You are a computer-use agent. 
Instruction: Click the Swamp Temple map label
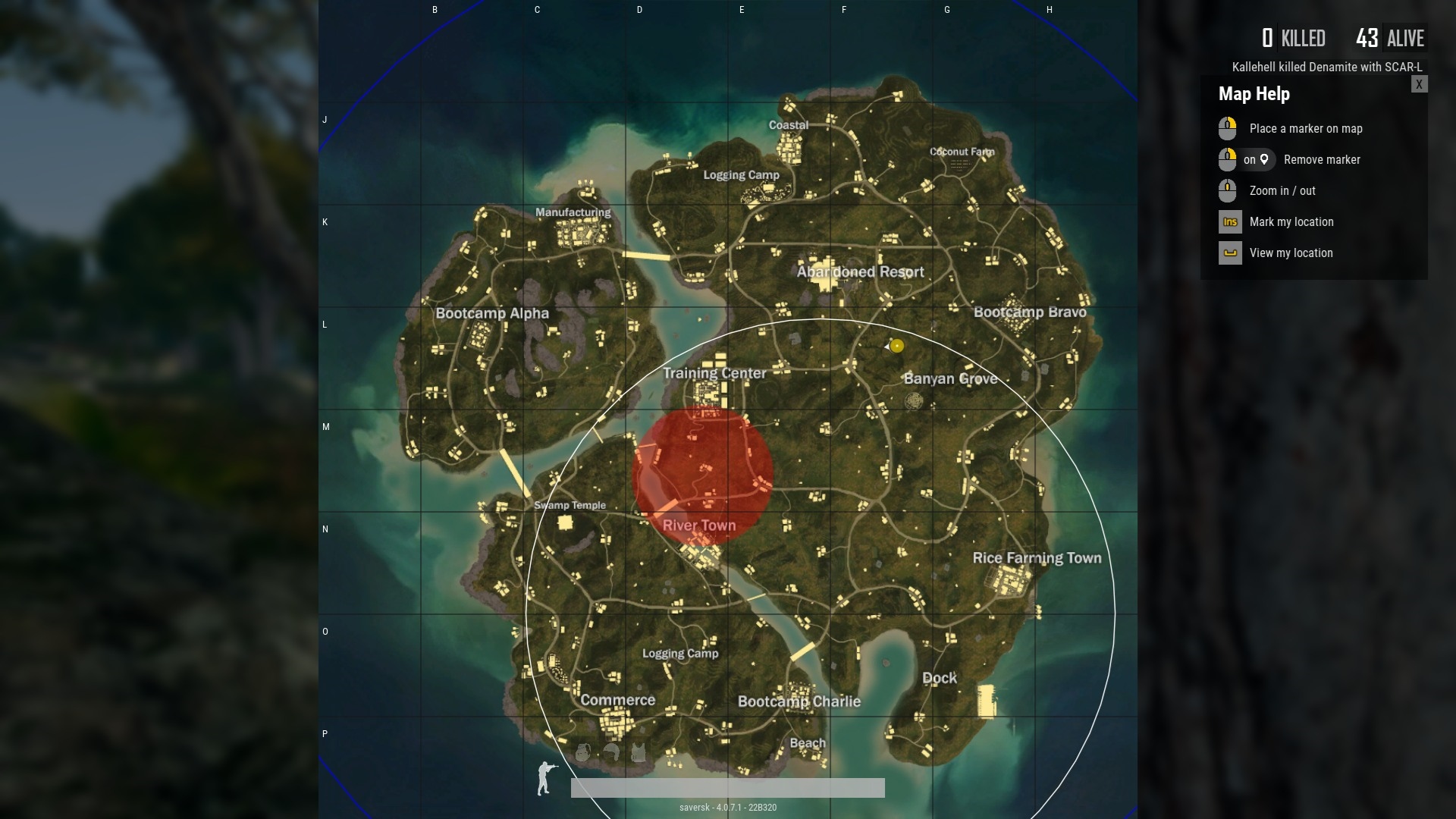[570, 505]
